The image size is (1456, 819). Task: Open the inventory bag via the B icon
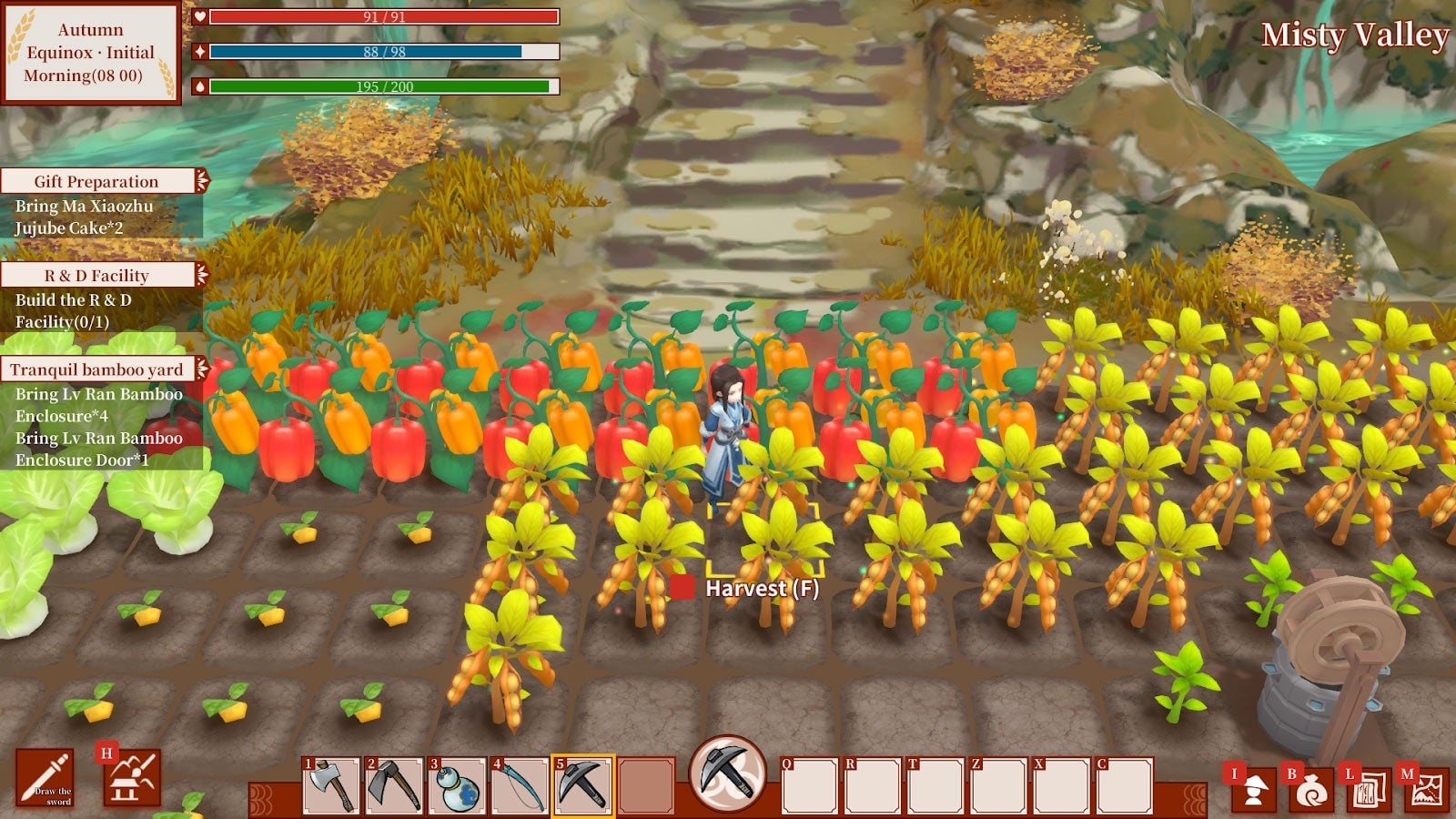[1311, 789]
